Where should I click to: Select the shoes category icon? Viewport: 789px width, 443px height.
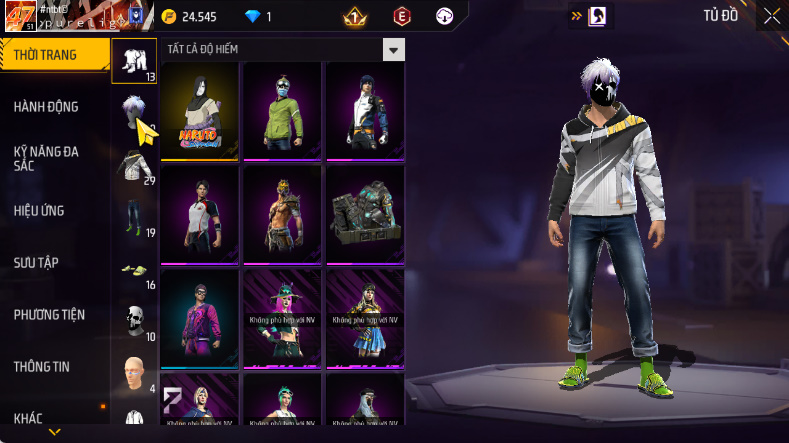tap(134, 269)
